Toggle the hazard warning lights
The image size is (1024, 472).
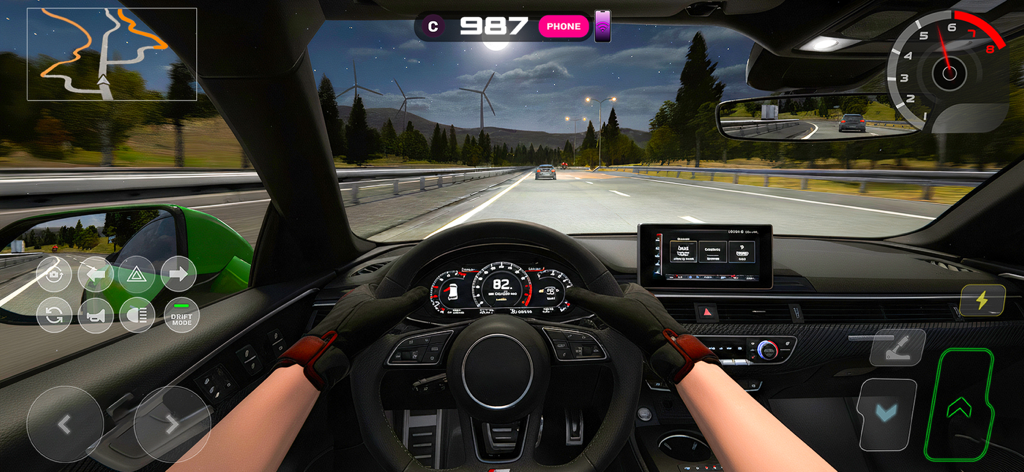(137, 274)
